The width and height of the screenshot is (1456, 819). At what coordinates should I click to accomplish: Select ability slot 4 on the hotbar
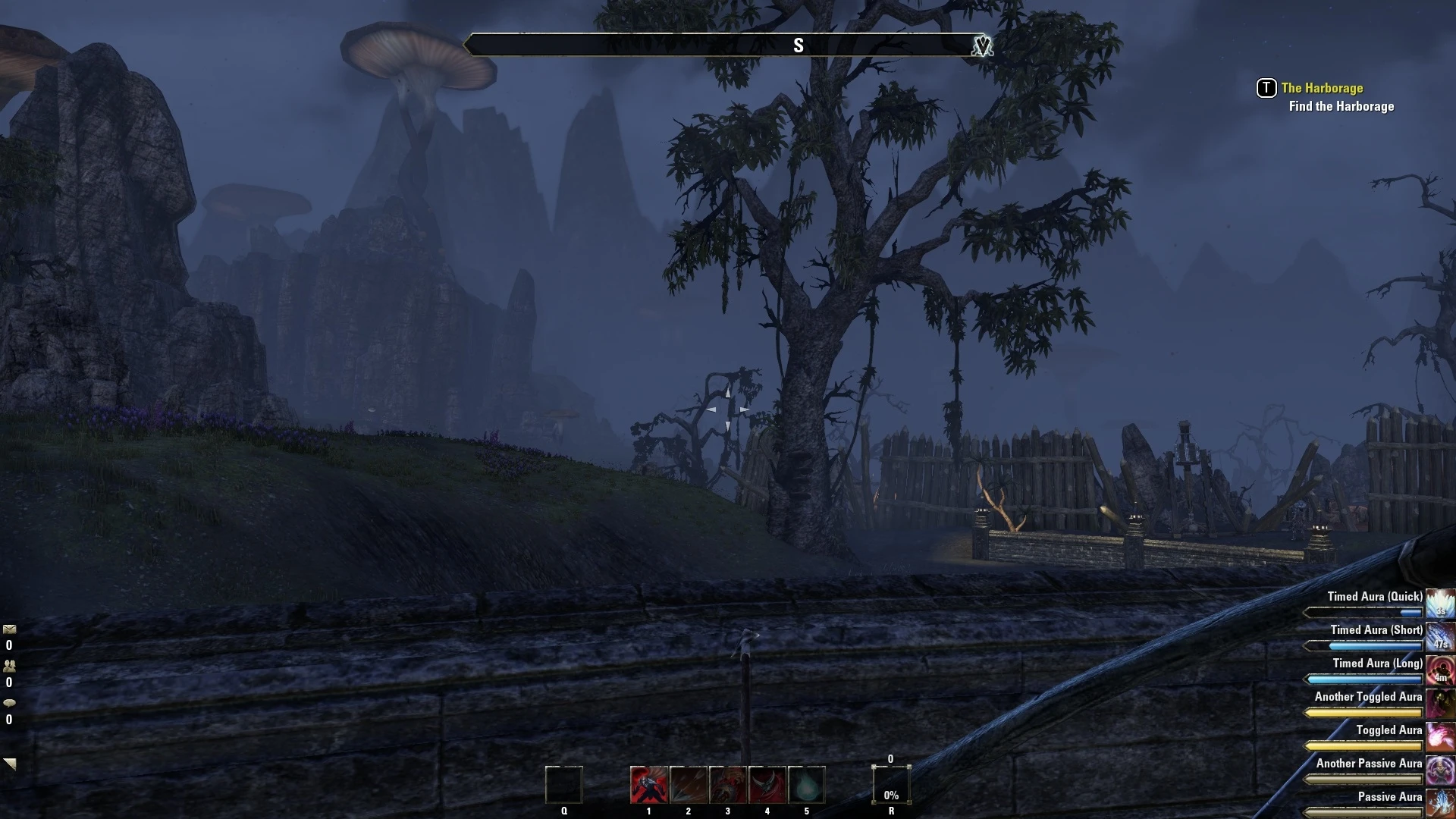[x=767, y=786]
